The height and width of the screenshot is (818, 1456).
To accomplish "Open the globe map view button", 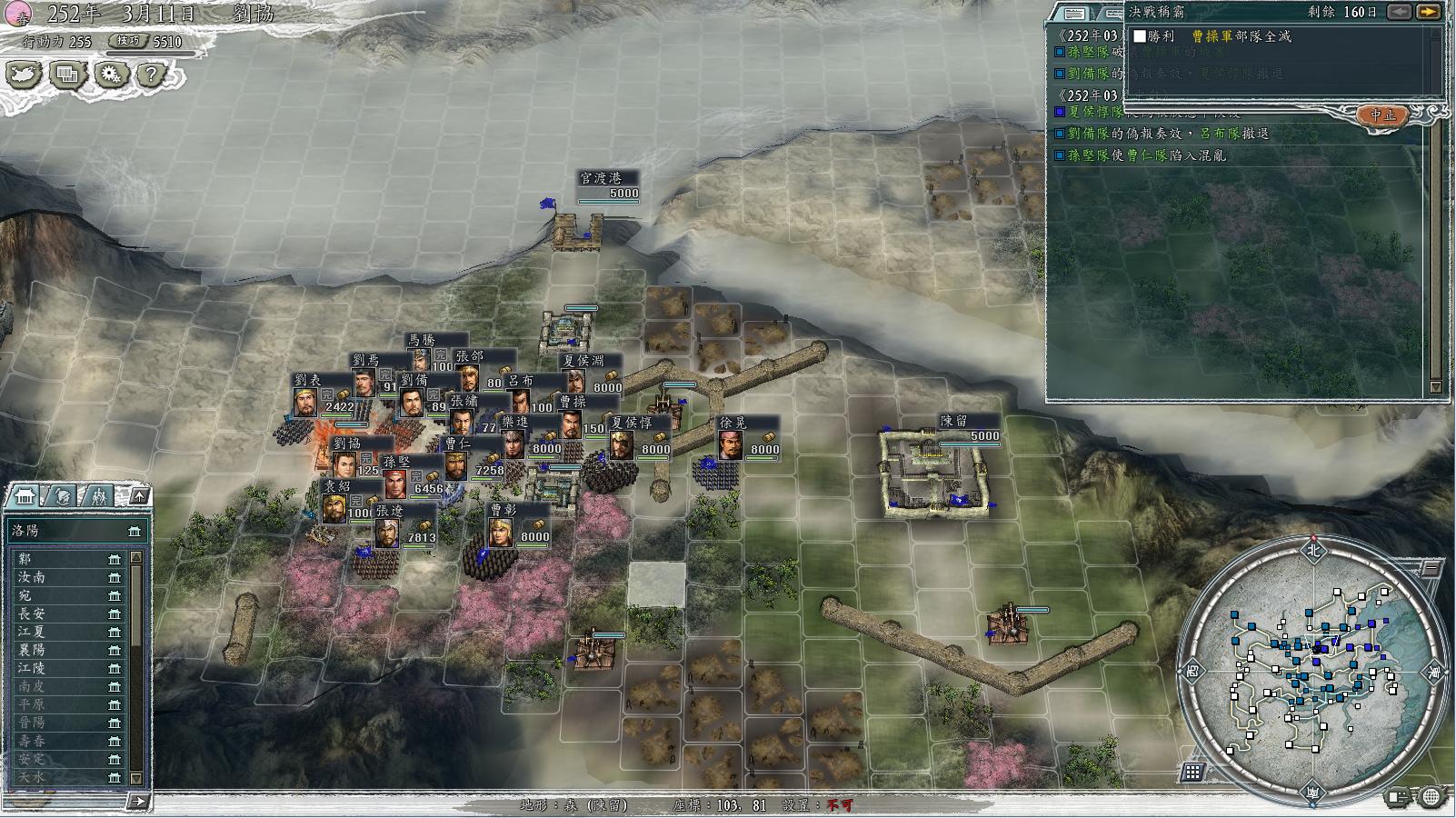I will point(1431,797).
